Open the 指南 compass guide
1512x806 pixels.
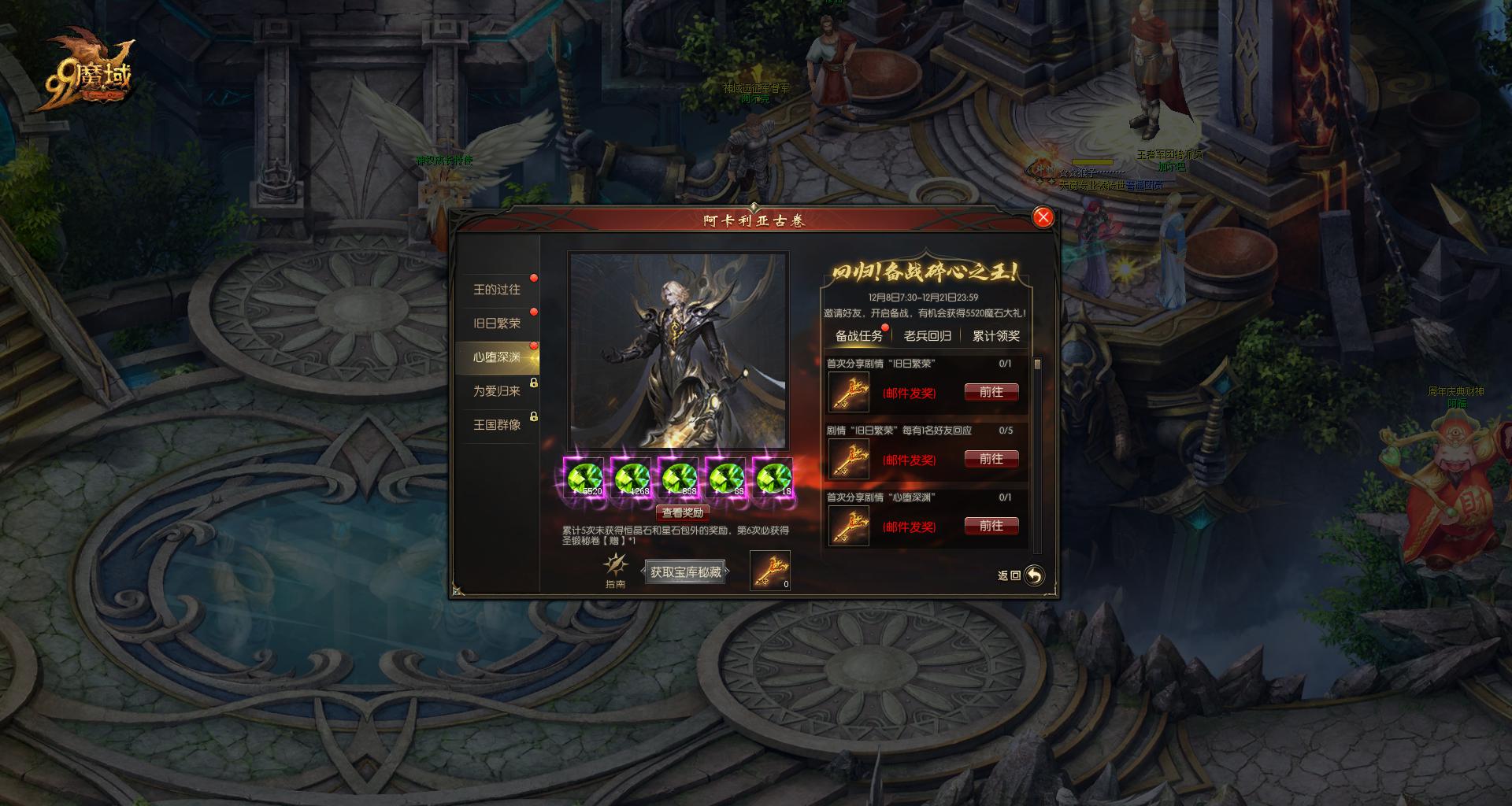[x=615, y=569]
